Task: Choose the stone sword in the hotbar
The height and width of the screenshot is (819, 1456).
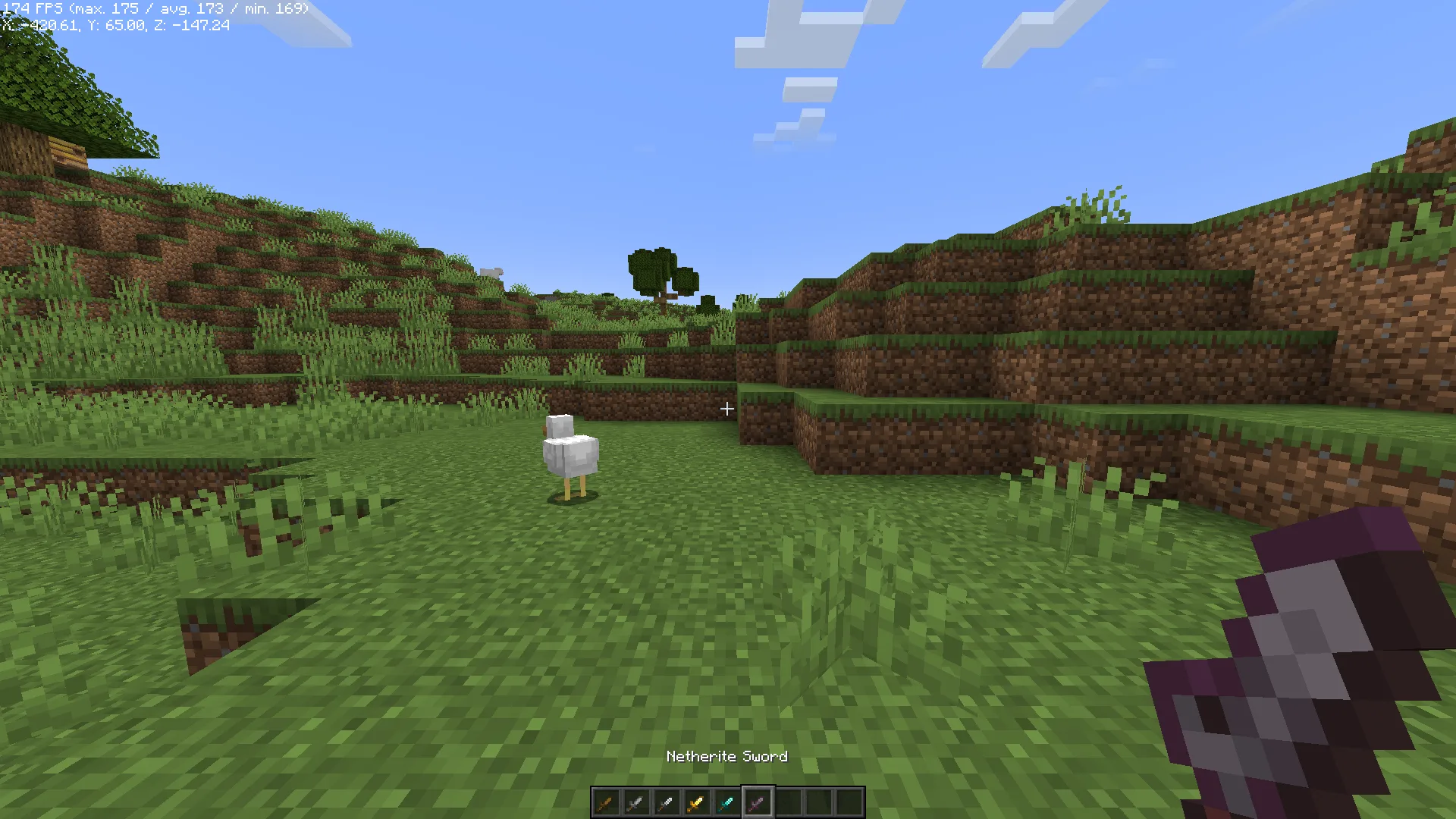Action: [x=636, y=802]
